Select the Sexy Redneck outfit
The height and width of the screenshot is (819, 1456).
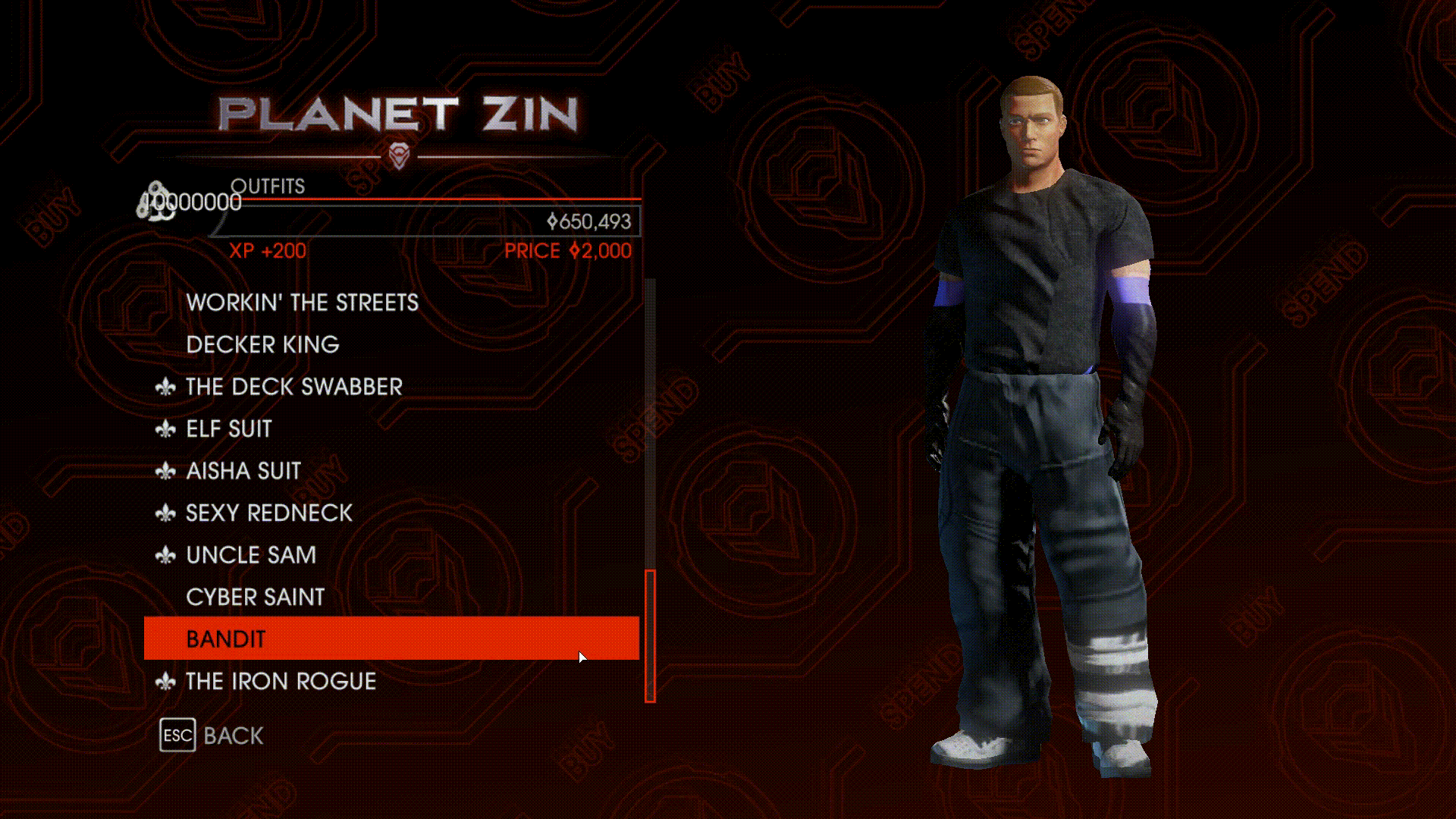pyautogui.click(x=268, y=513)
